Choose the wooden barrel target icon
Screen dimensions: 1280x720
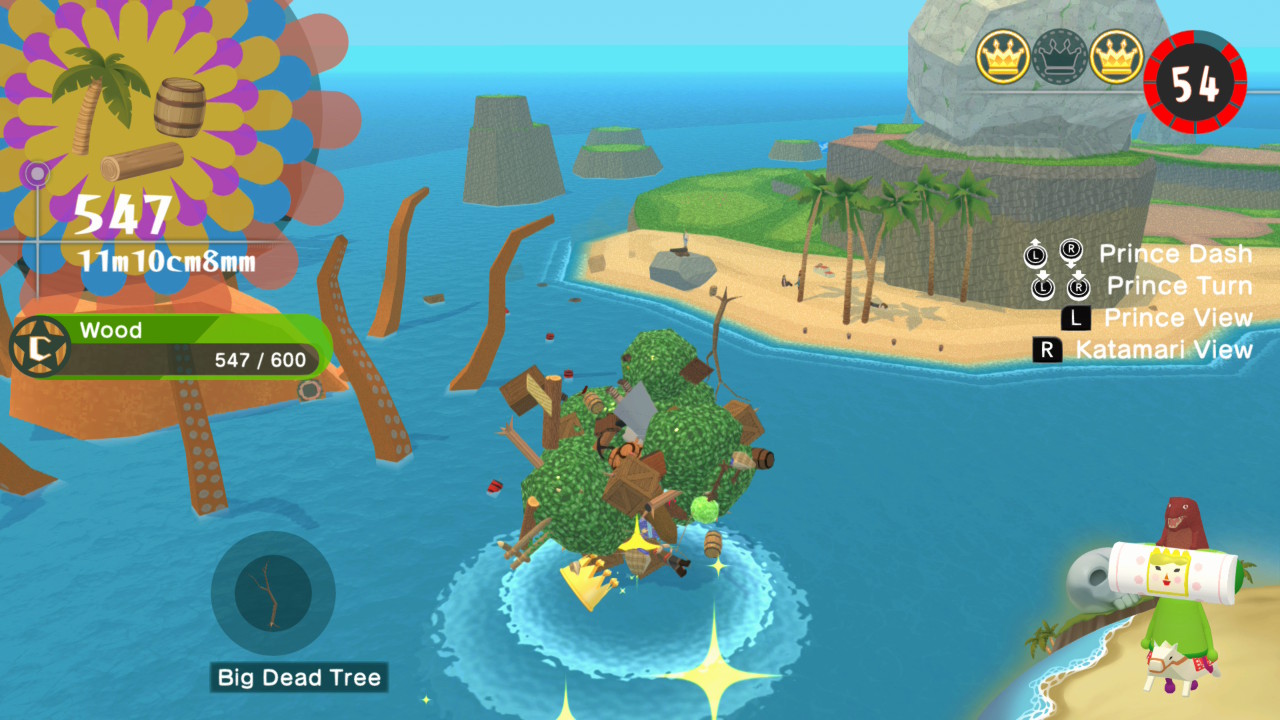coord(180,106)
